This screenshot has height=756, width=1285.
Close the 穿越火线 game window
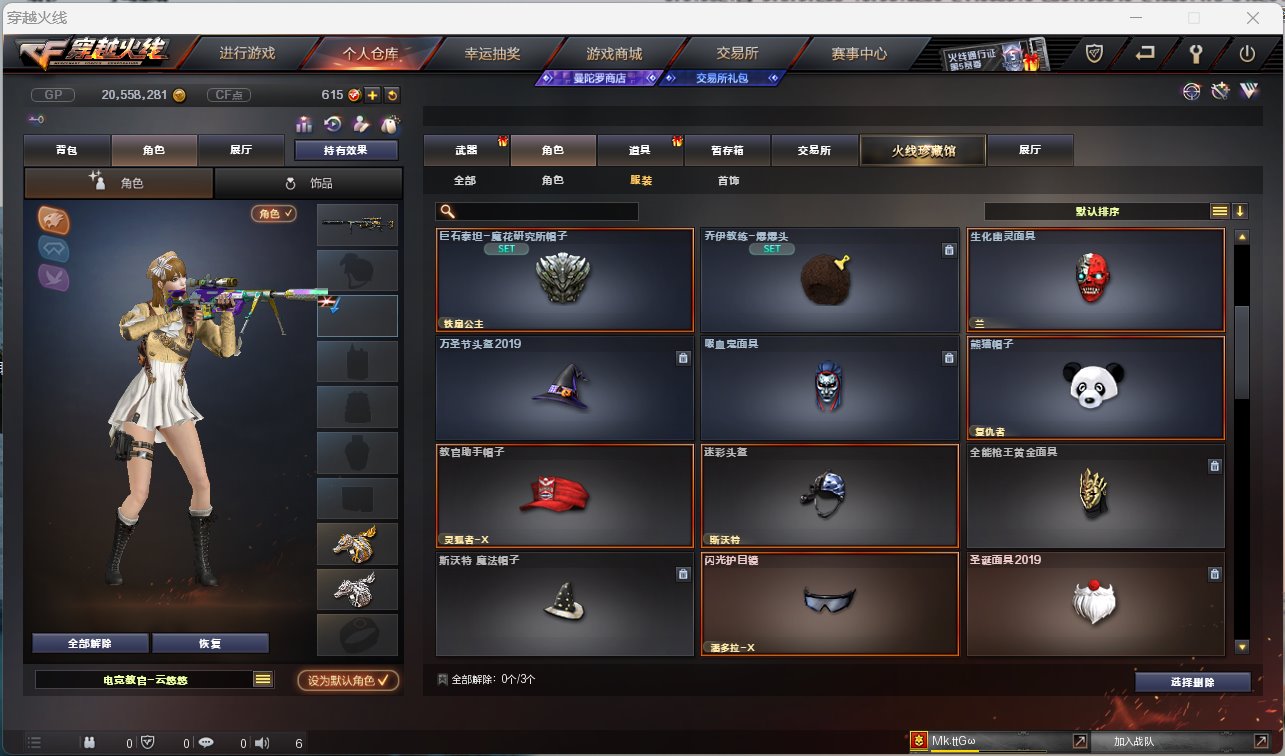point(1252,17)
